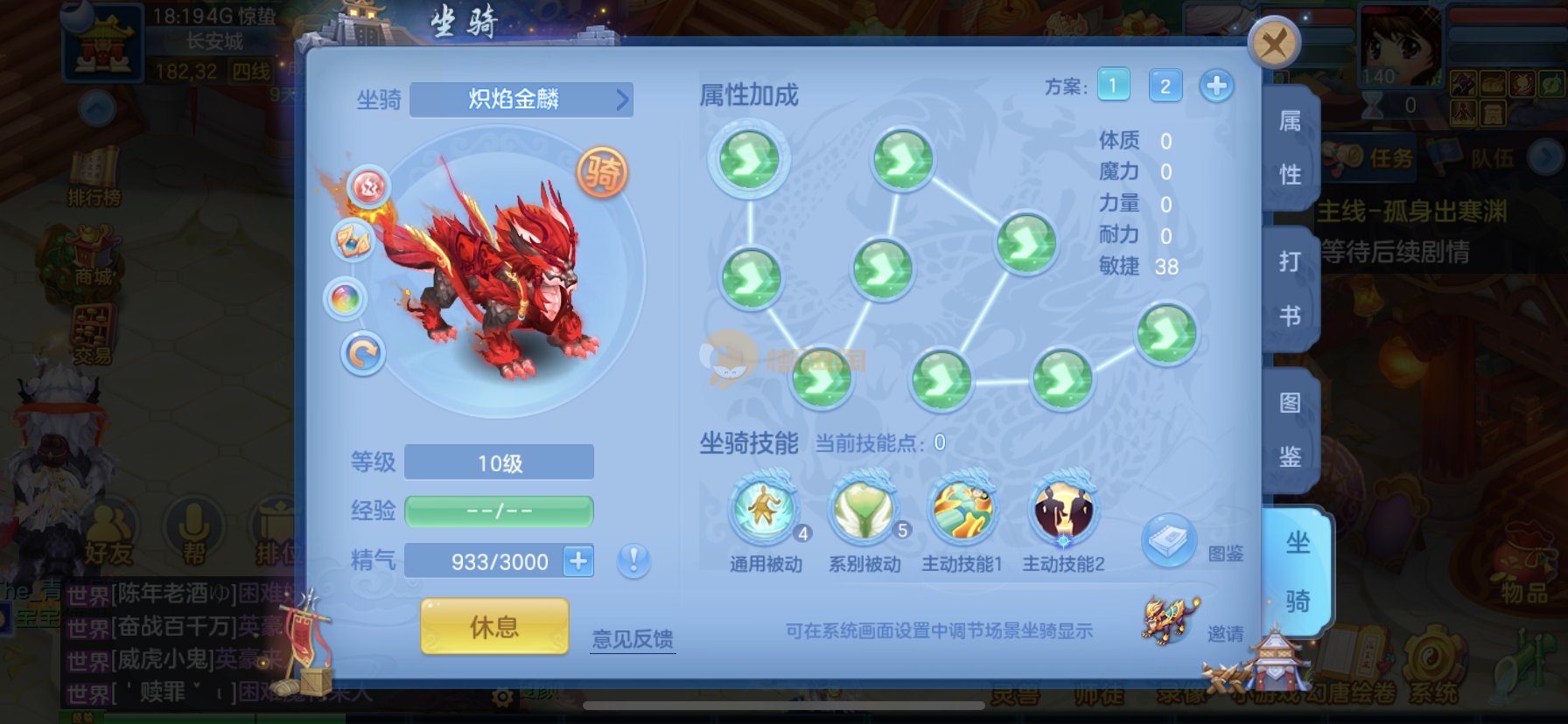Toggle the orange 骑 ride button
The width and height of the screenshot is (1568, 724).
pyautogui.click(x=602, y=172)
